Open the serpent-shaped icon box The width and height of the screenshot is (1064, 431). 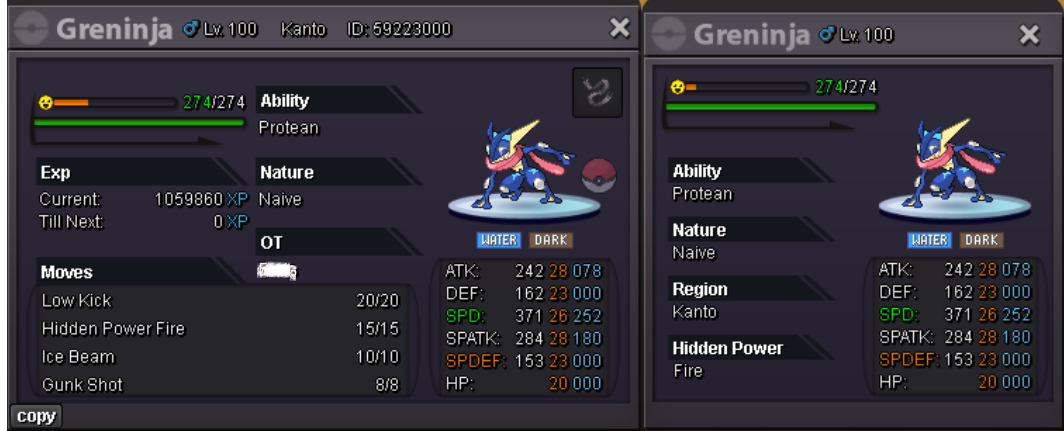597,93
